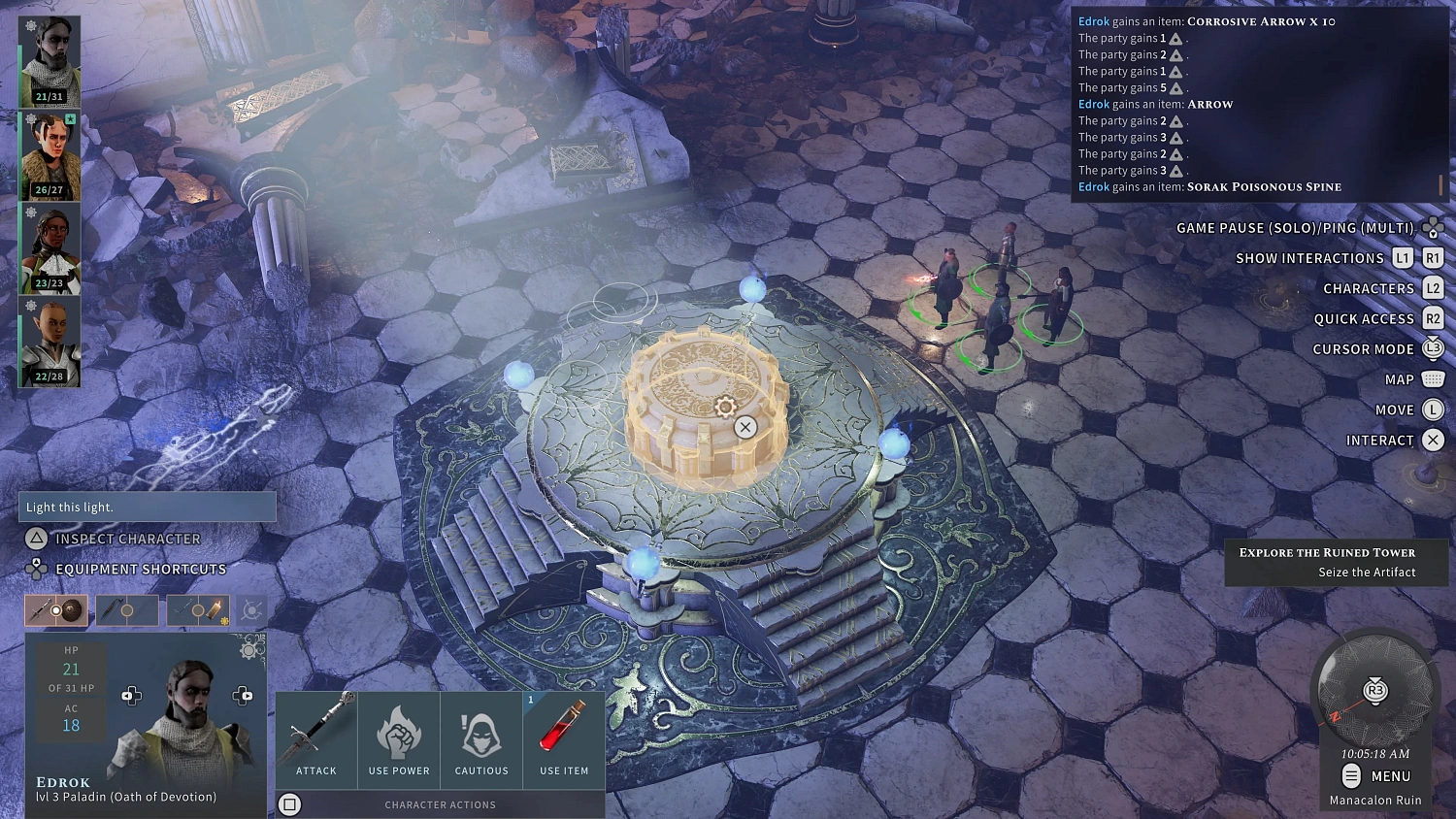
Task: Click the Light this light prompt
Action: [x=147, y=507]
